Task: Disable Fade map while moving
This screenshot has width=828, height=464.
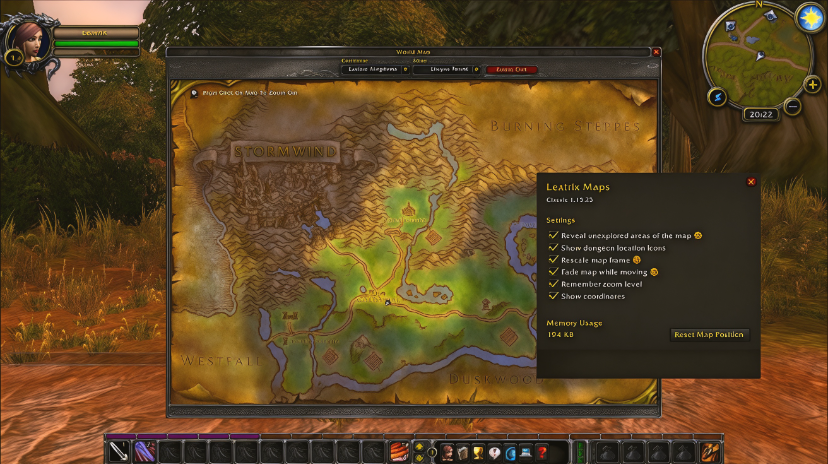Action: pyautogui.click(x=553, y=271)
